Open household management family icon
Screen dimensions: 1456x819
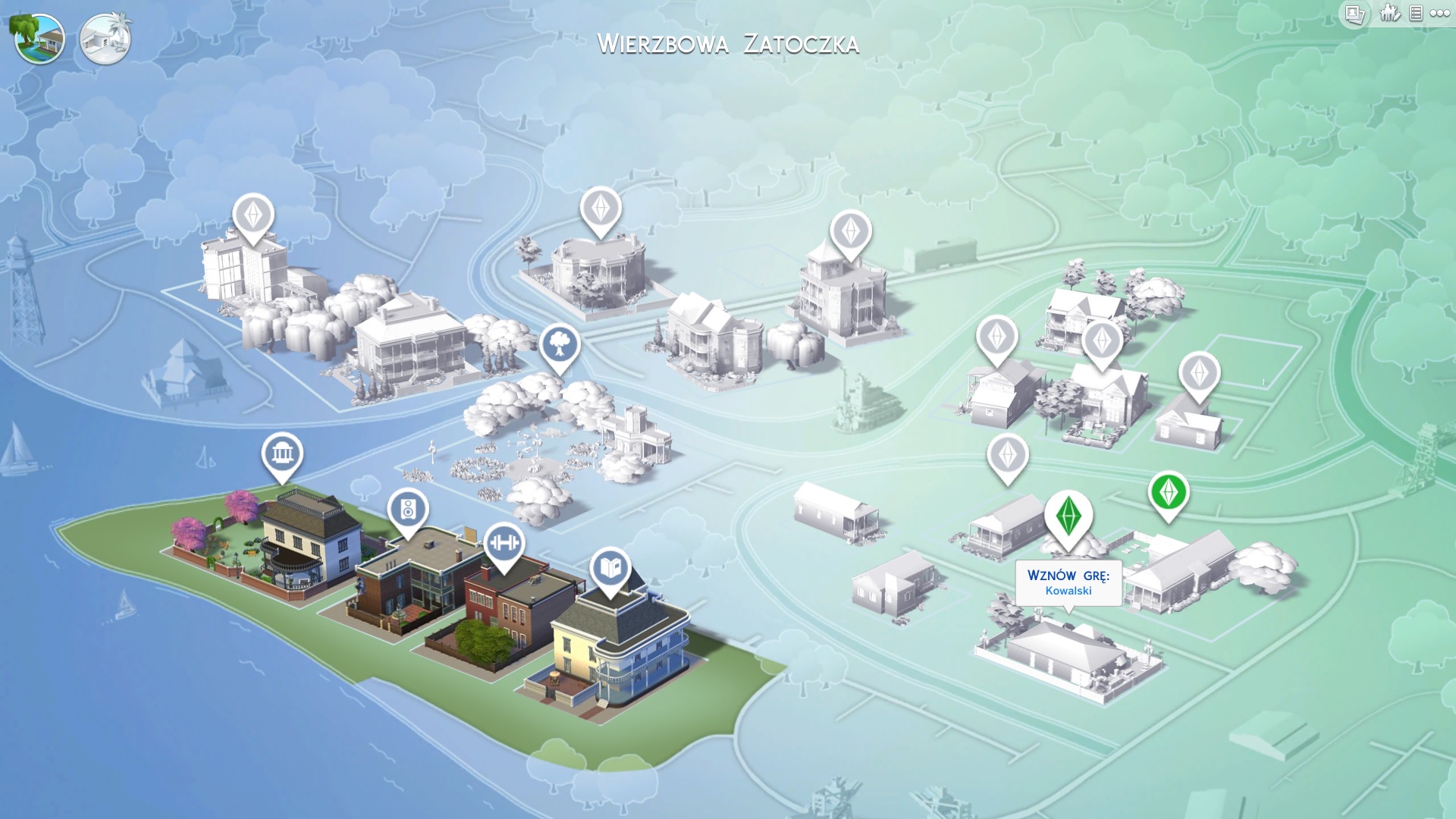(x=1389, y=13)
